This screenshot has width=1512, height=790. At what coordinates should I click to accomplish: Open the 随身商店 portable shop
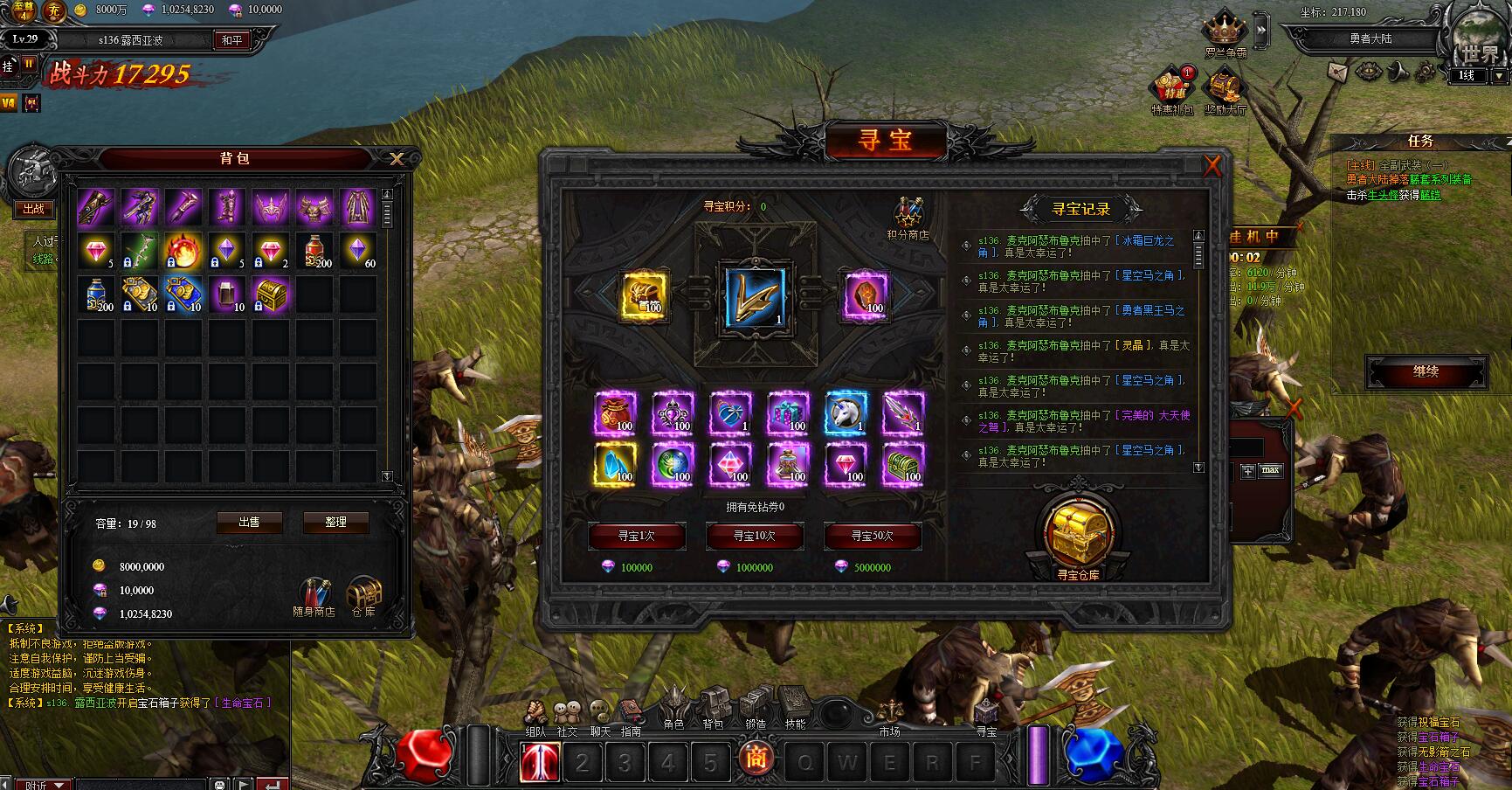[x=314, y=594]
